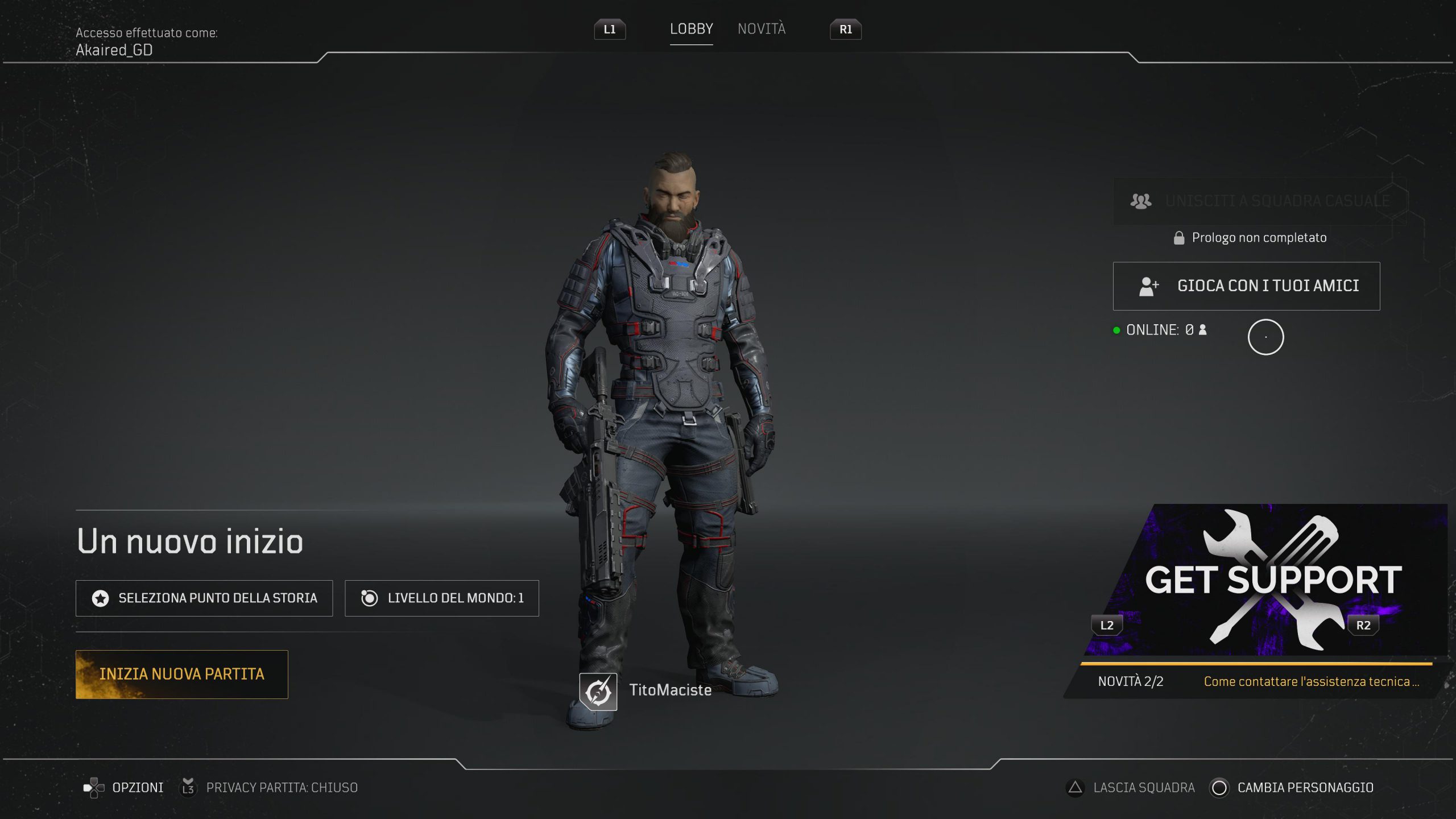
Task: Start with Inizia Nuova Partita
Action: (x=181, y=674)
